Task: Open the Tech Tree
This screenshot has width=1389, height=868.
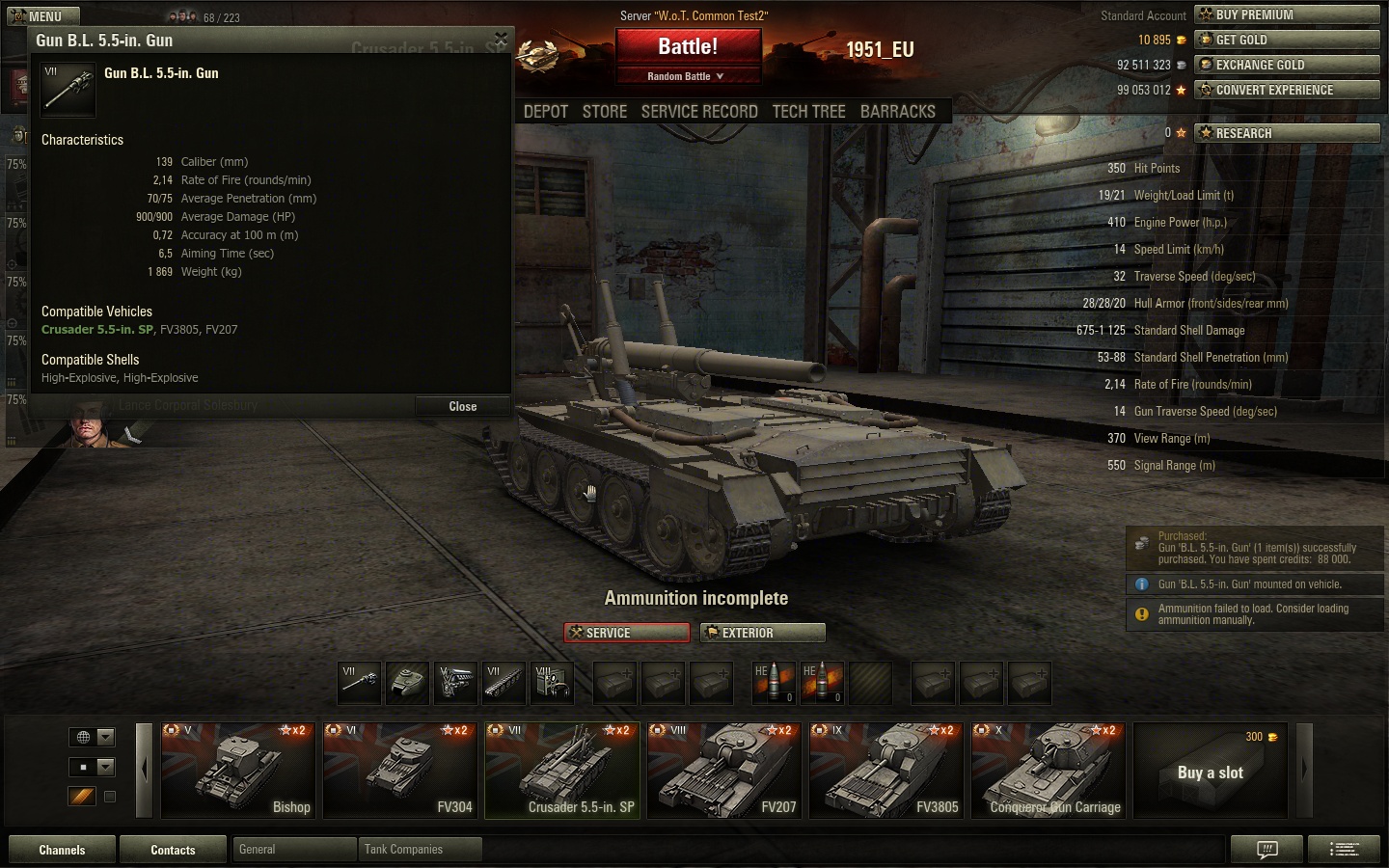Action: (808, 112)
